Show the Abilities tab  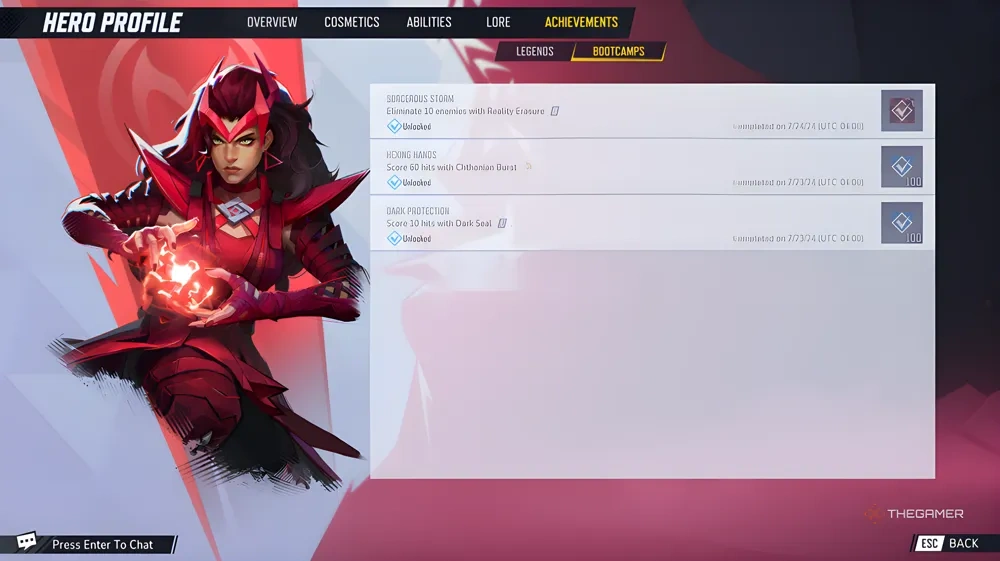tap(429, 22)
